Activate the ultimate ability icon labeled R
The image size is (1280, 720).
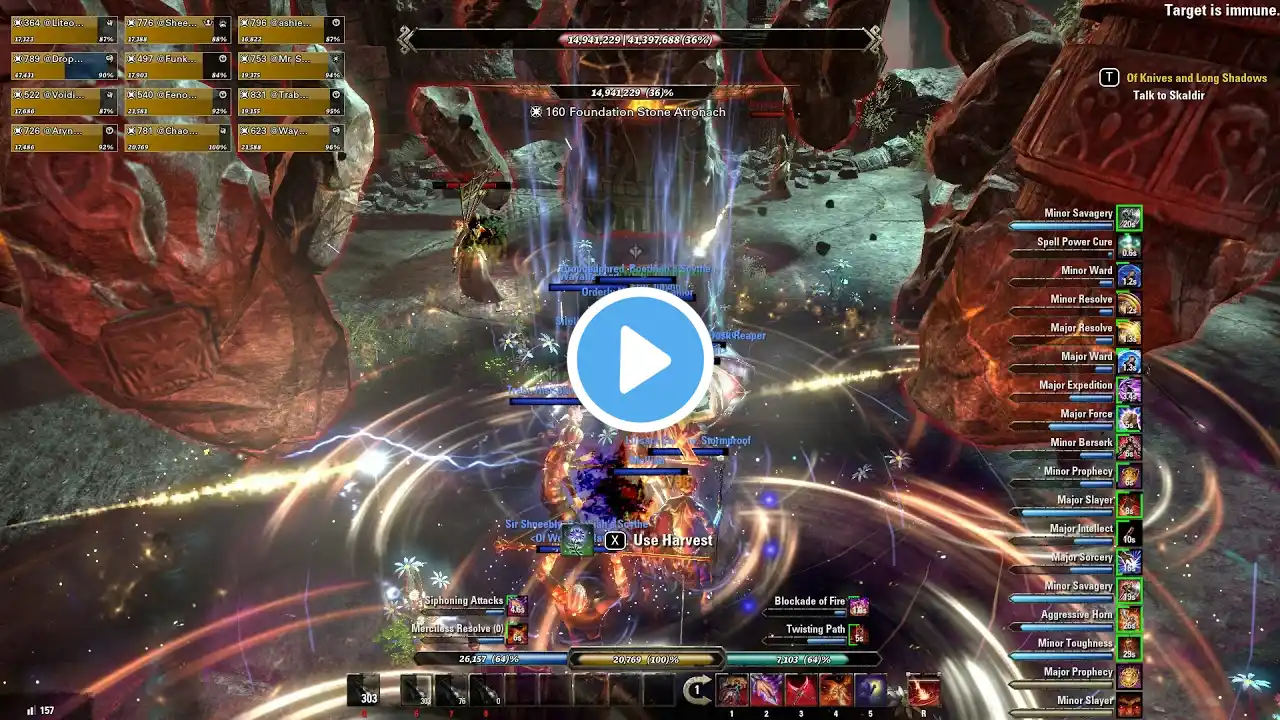(x=923, y=690)
